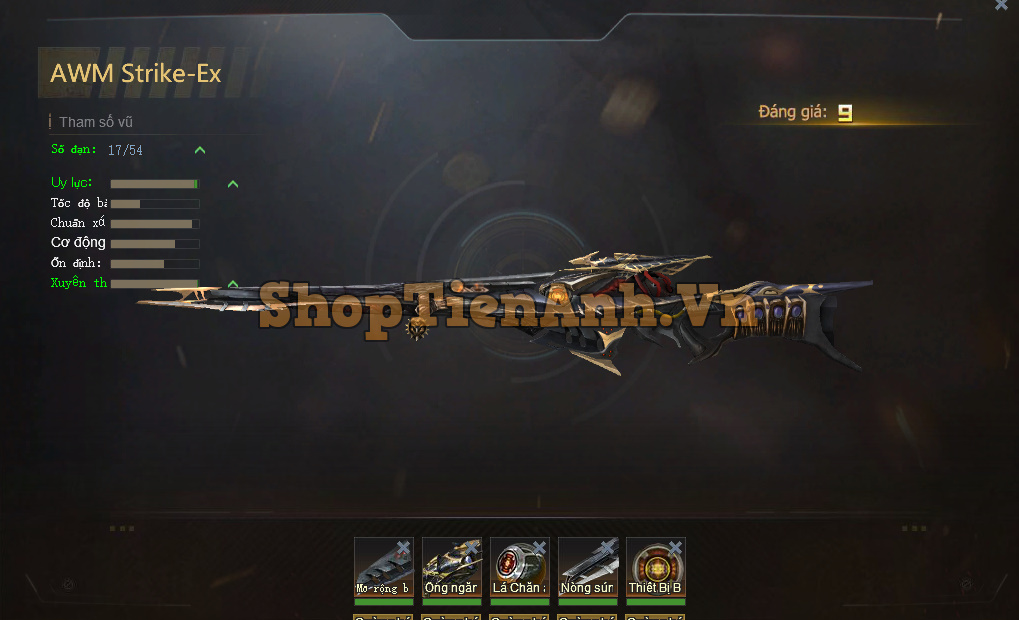1019x620 pixels.
Task: Remove the Mở rộng b magazine using its X
Action: point(403,547)
